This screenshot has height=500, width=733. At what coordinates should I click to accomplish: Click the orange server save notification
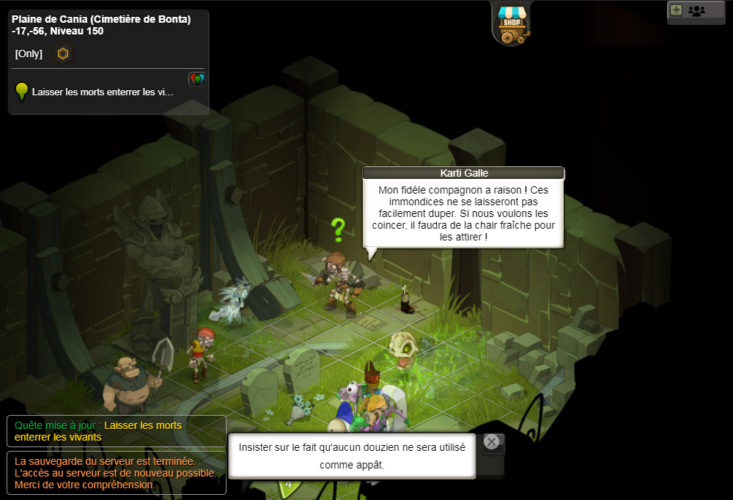click(x=115, y=472)
